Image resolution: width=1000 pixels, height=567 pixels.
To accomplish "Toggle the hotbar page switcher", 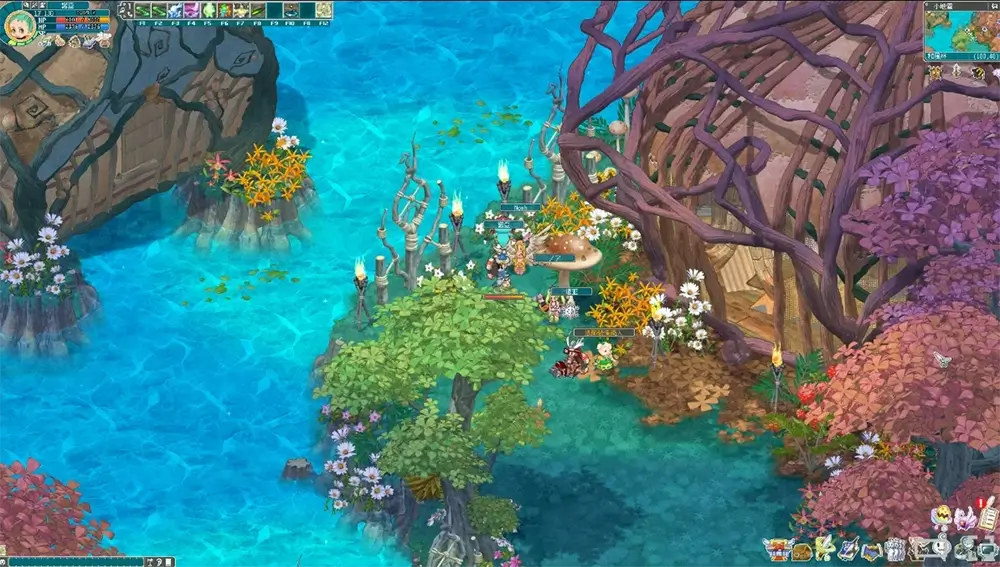I will pos(125,10).
